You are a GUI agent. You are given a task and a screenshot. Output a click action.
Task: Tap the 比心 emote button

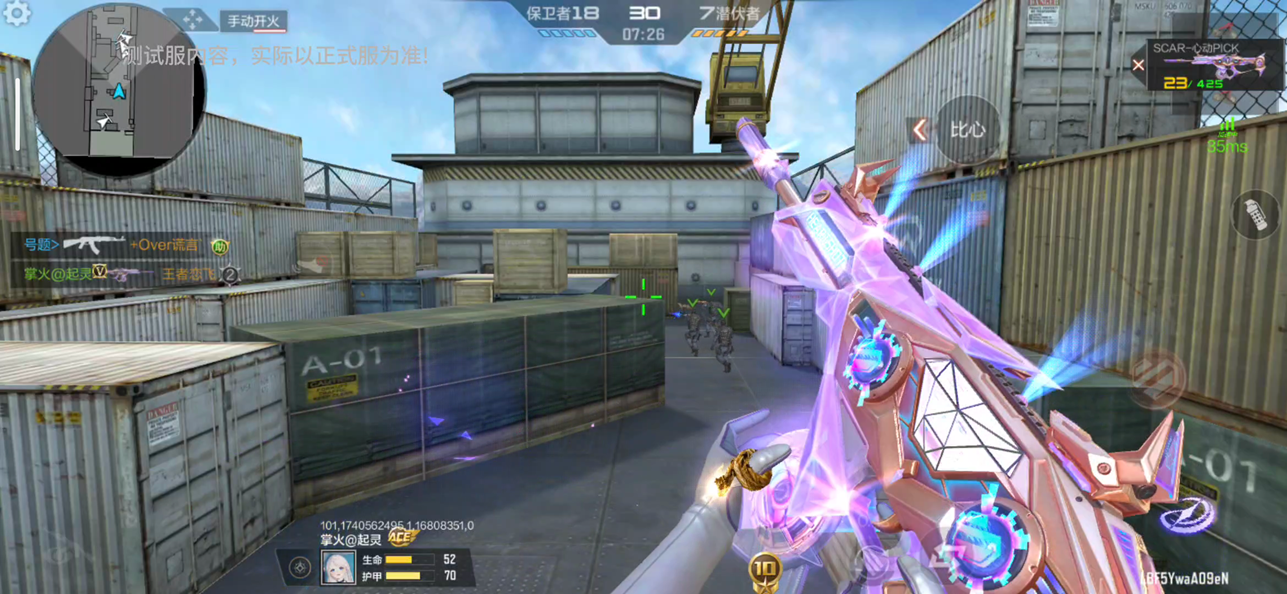(x=967, y=130)
